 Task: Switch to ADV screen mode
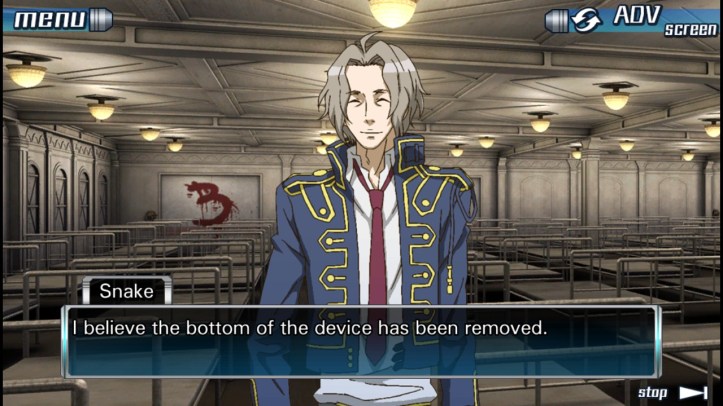632,19
